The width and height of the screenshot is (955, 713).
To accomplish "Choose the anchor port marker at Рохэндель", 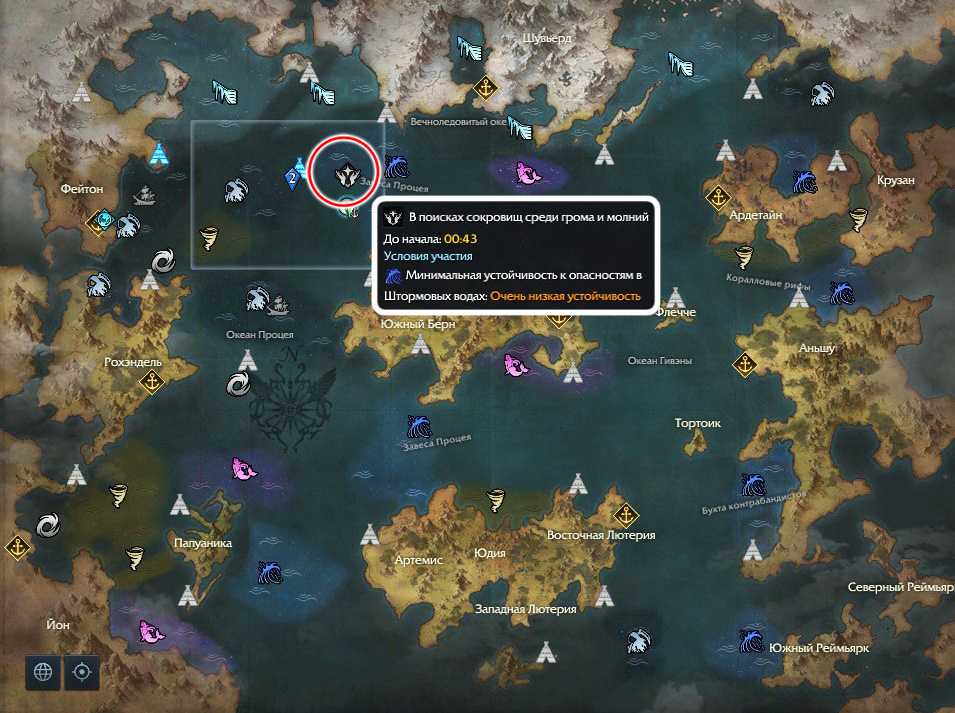I will coord(150,381).
